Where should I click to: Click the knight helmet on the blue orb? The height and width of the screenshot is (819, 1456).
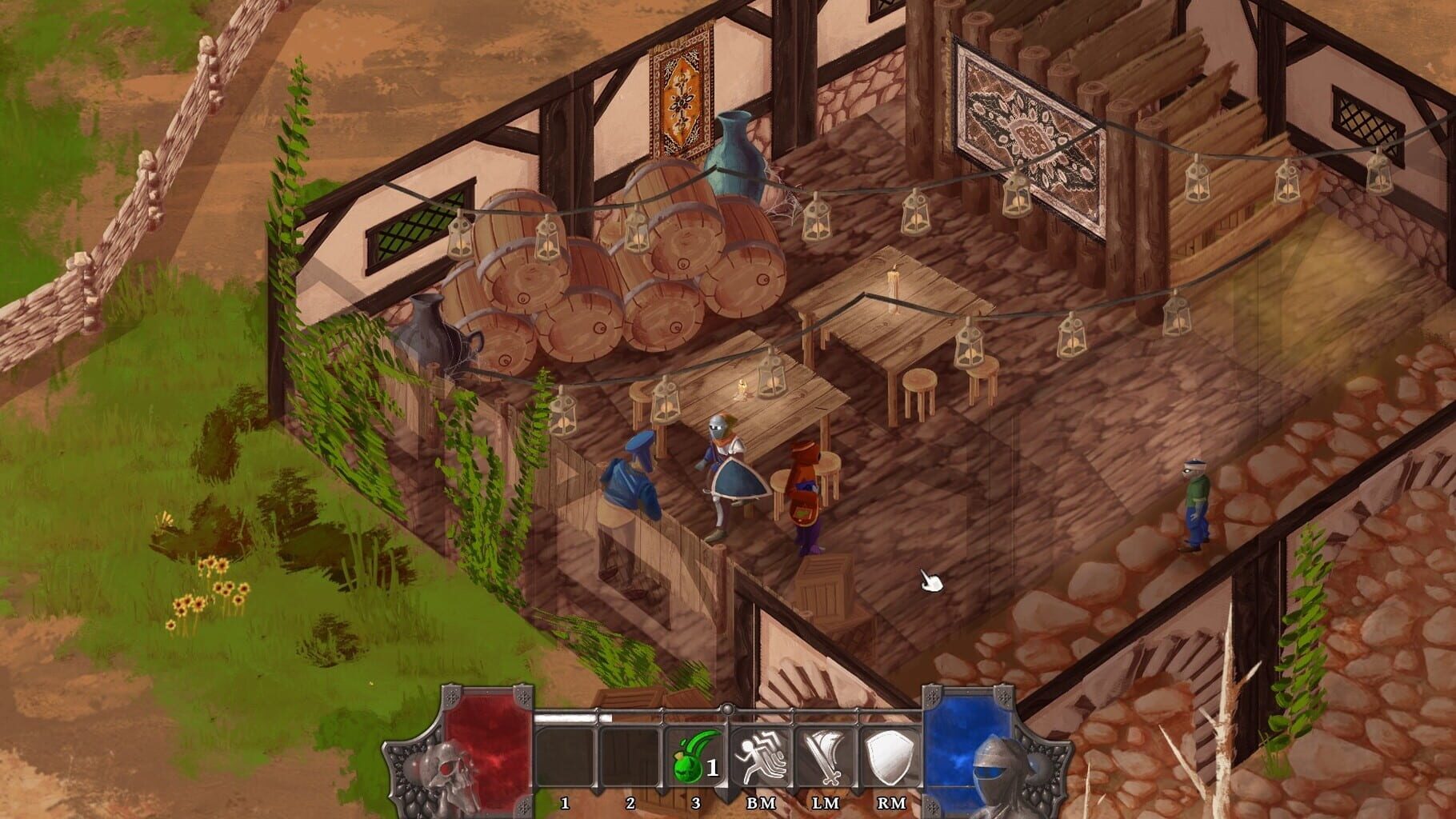click(994, 771)
